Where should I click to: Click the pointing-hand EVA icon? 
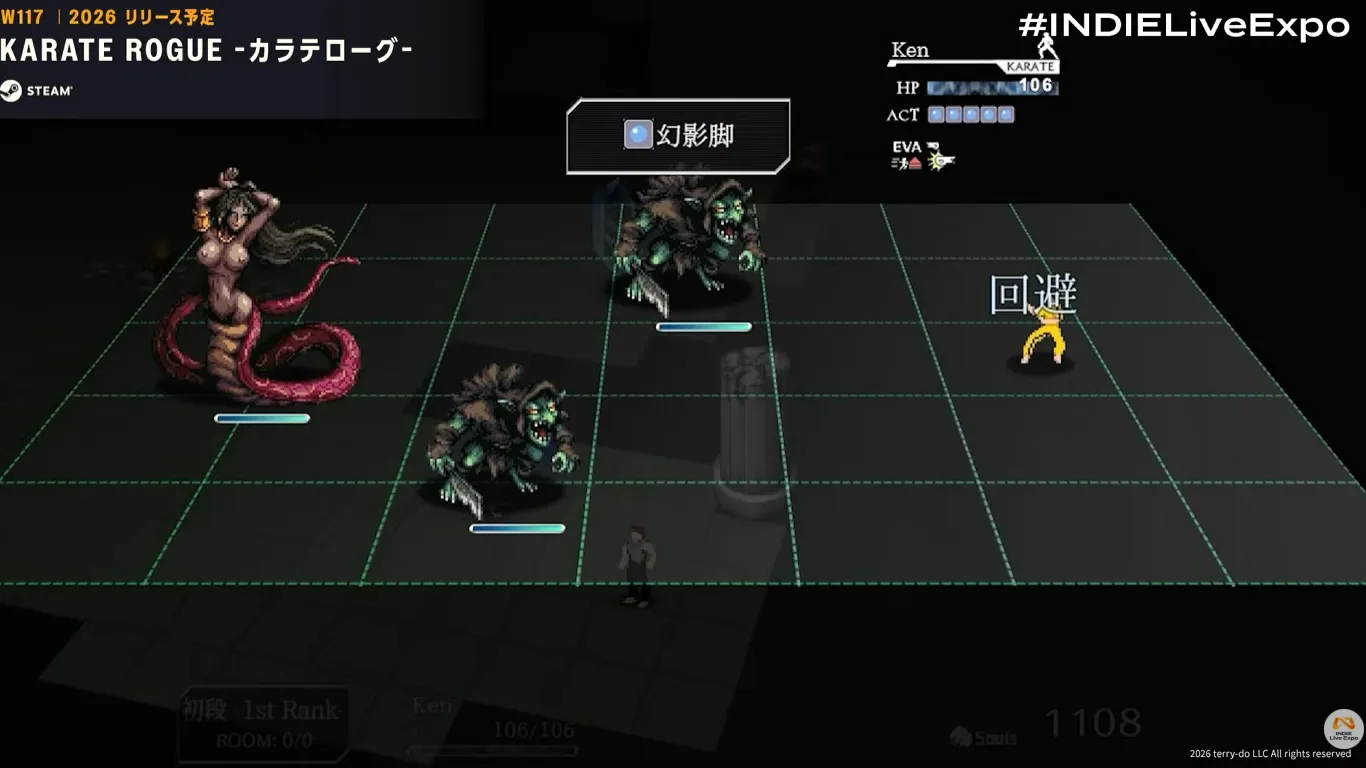coord(935,146)
